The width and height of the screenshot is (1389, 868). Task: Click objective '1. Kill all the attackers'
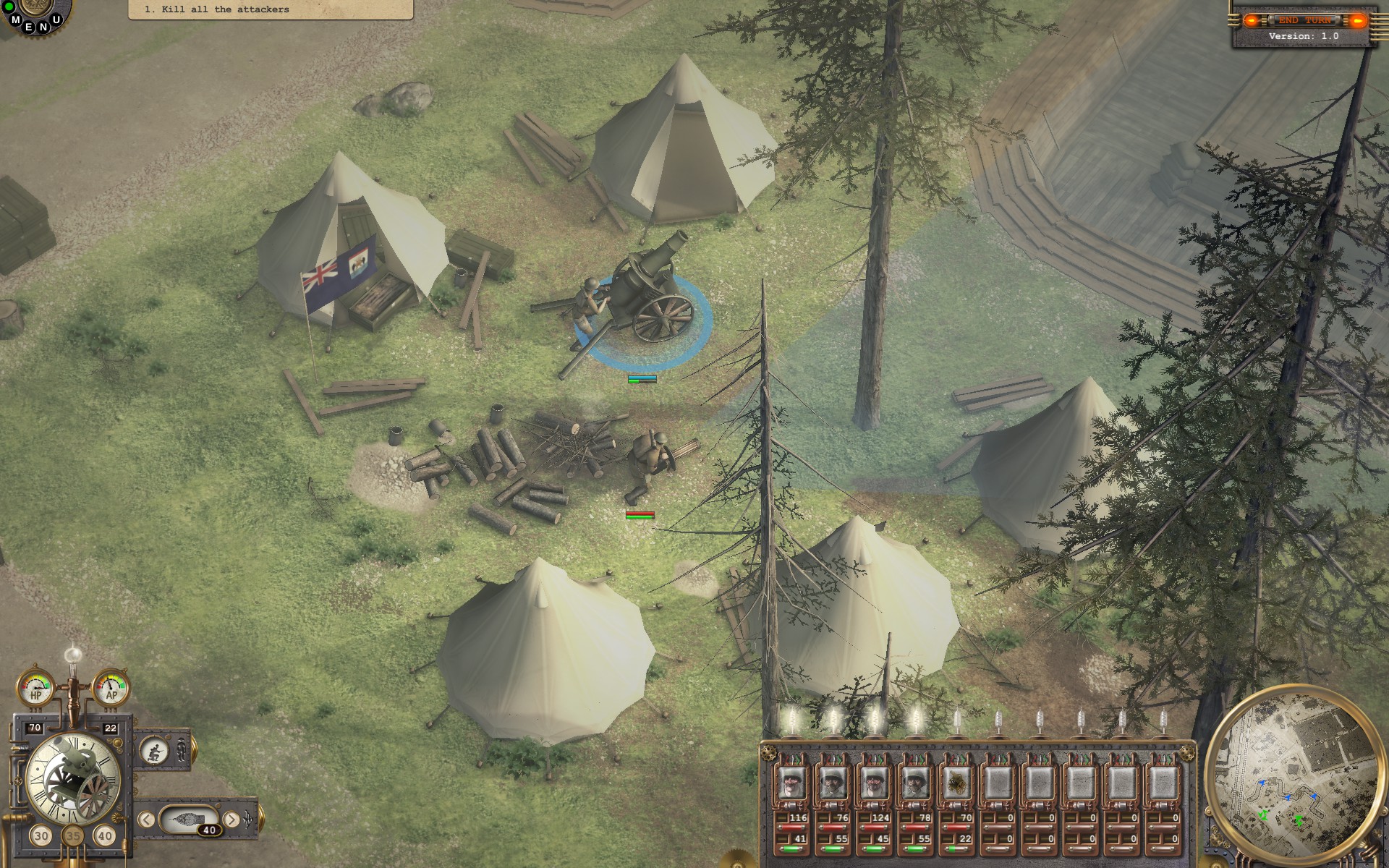pos(217,9)
